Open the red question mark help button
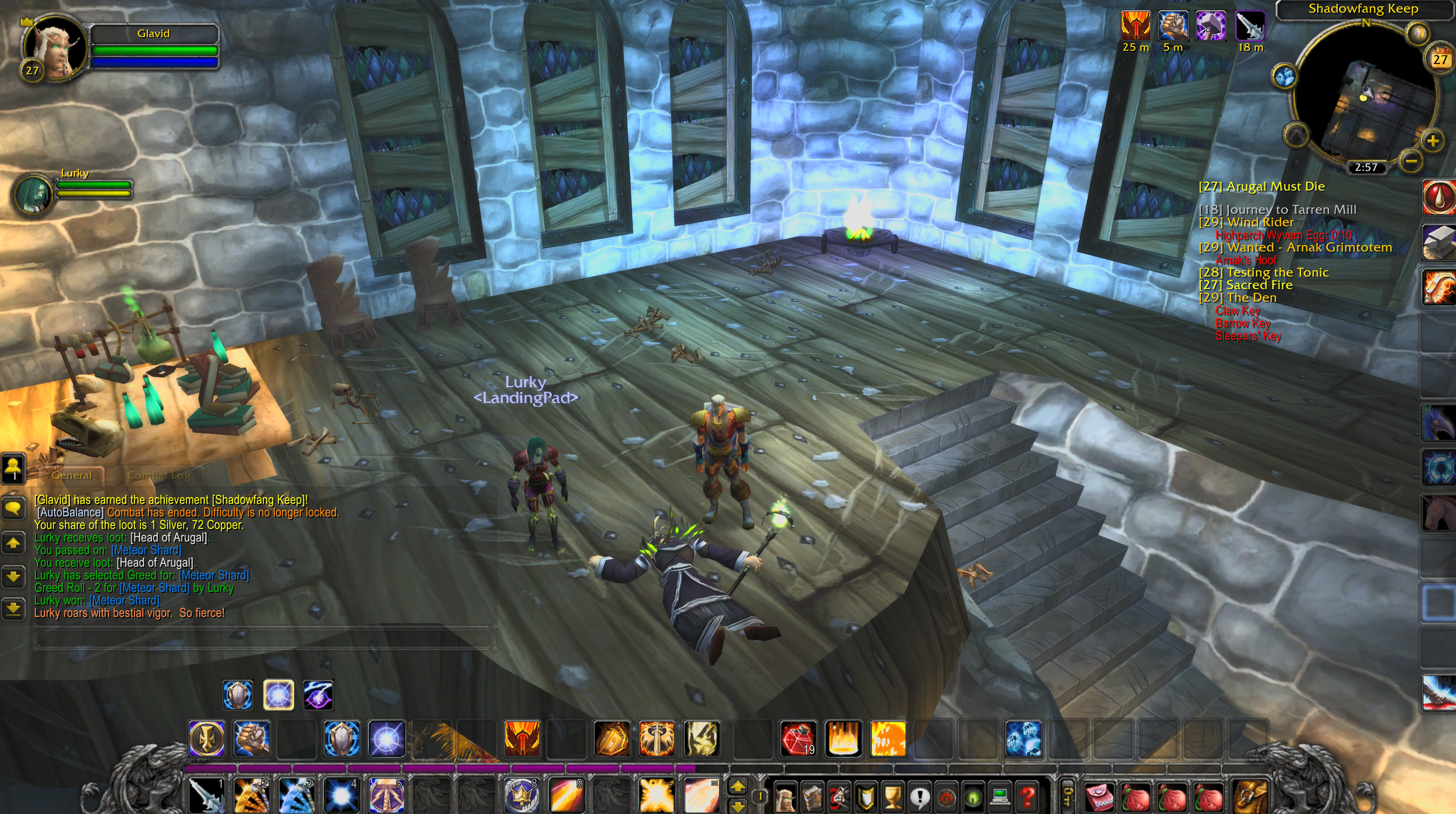Screen dimensions: 1456x814 1028,797
